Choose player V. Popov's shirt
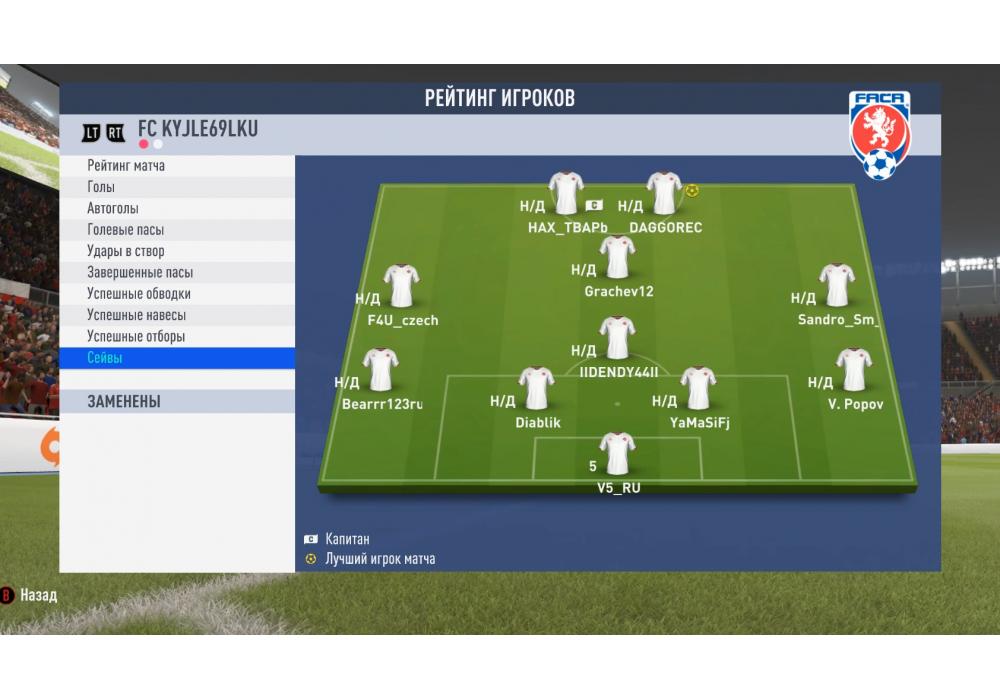This screenshot has height=700, width=1000. 853,370
